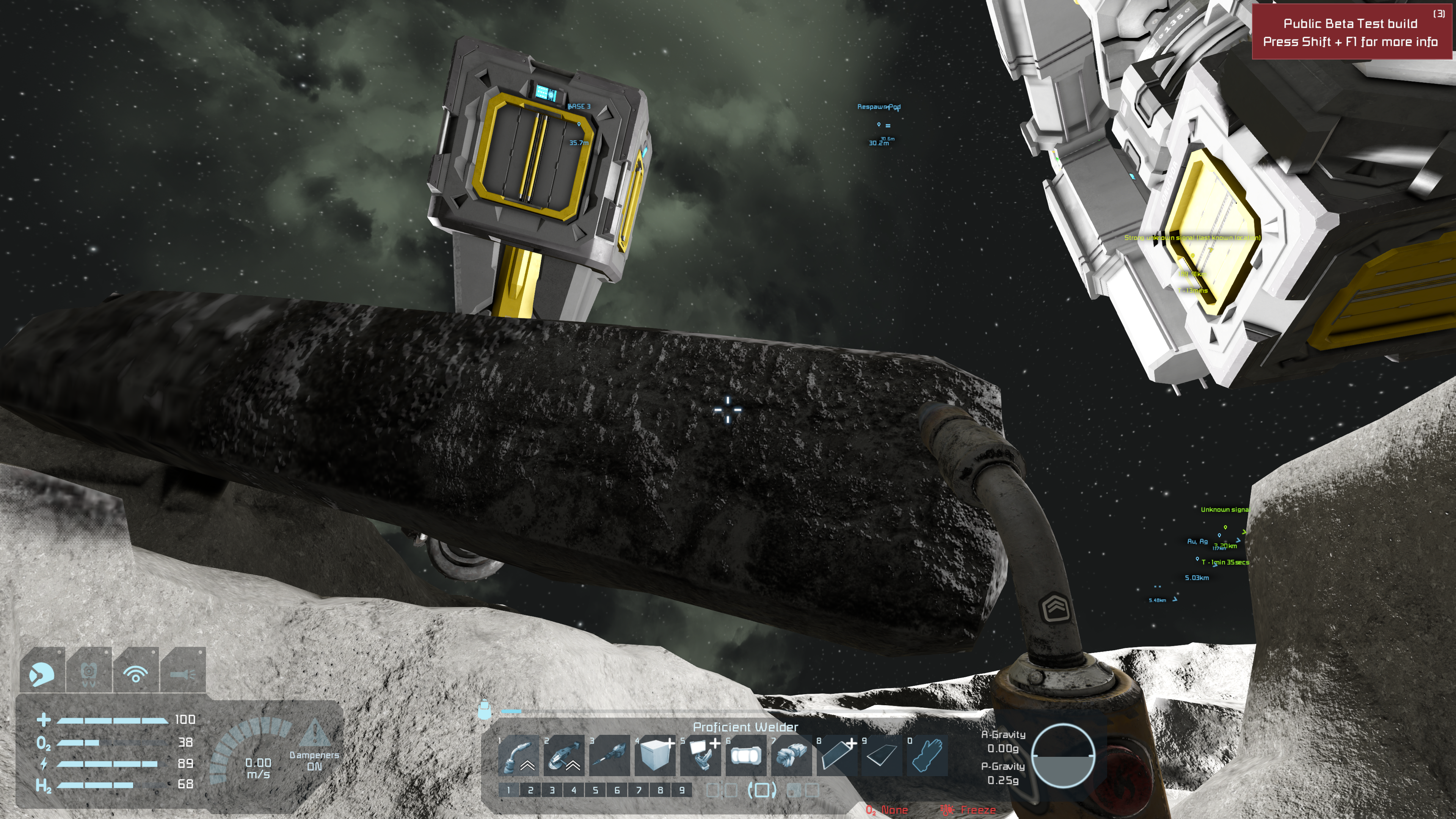Select the light block in slot 6

click(745, 756)
